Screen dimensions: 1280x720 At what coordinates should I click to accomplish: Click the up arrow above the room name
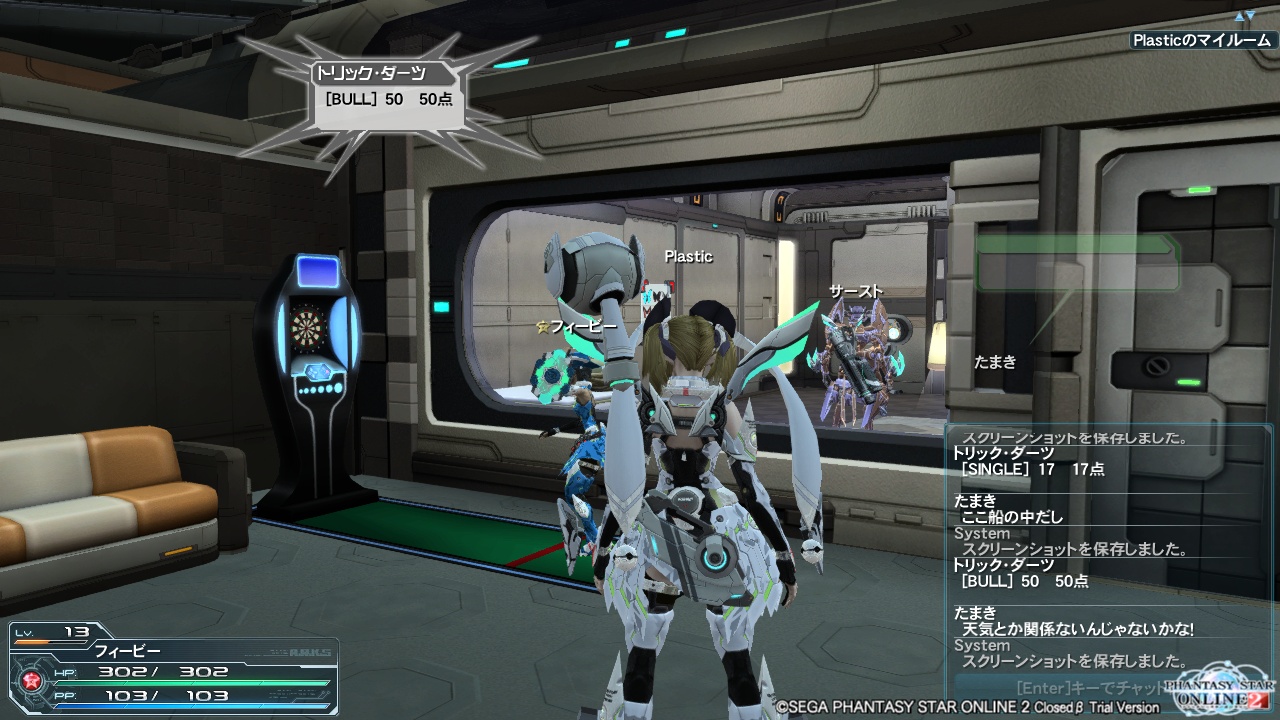point(1240,16)
